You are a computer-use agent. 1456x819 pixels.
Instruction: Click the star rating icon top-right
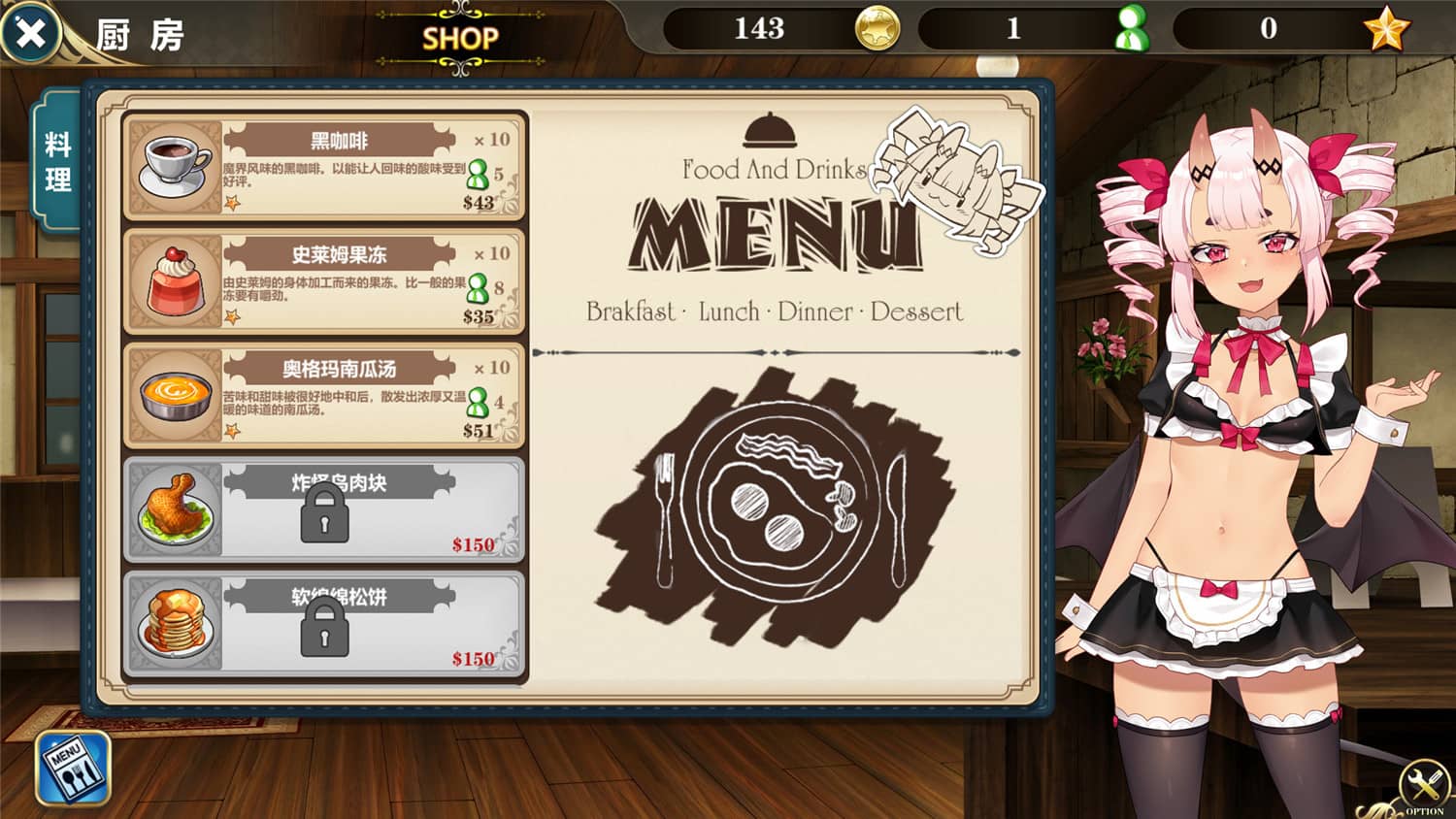tap(1387, 30)
